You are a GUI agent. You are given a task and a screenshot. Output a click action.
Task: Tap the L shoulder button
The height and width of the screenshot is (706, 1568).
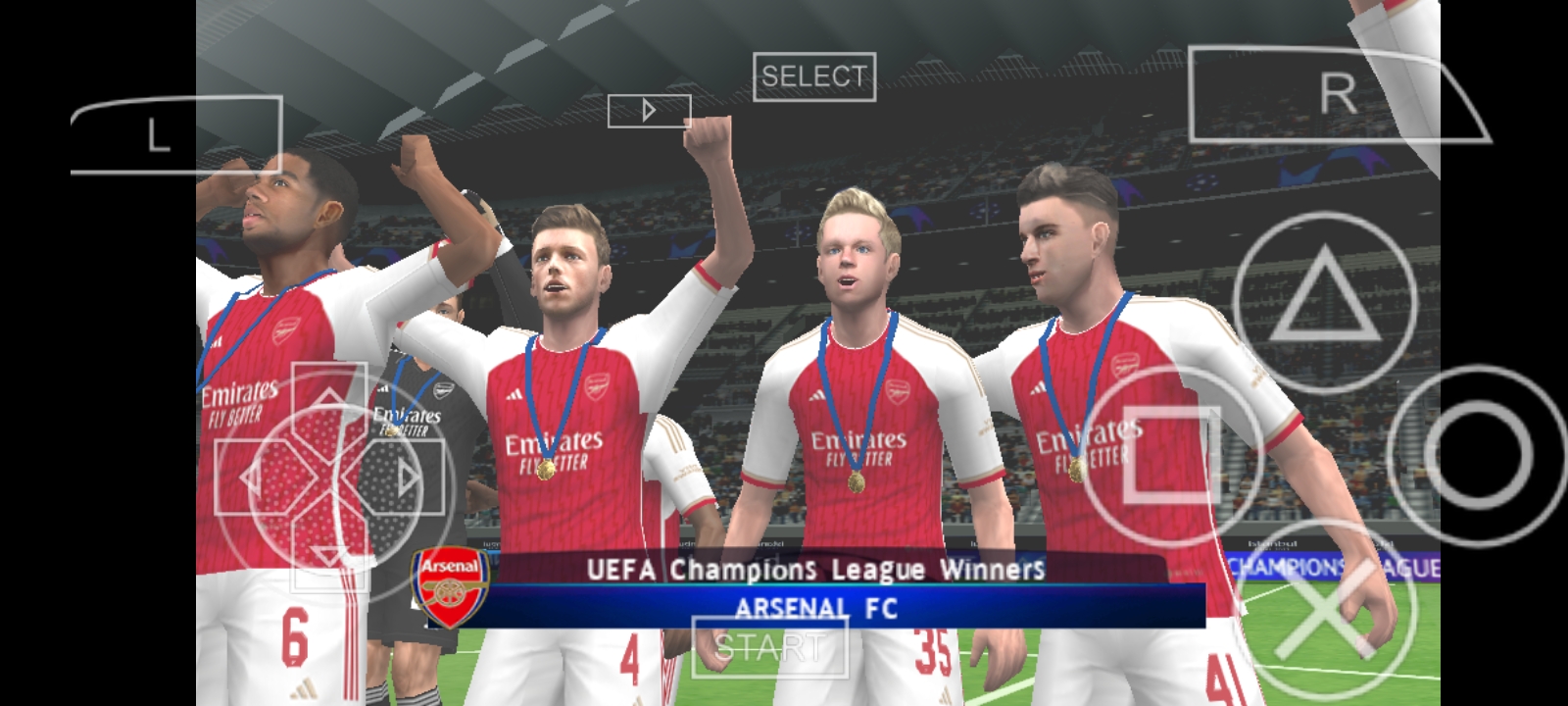pos(176,135)
